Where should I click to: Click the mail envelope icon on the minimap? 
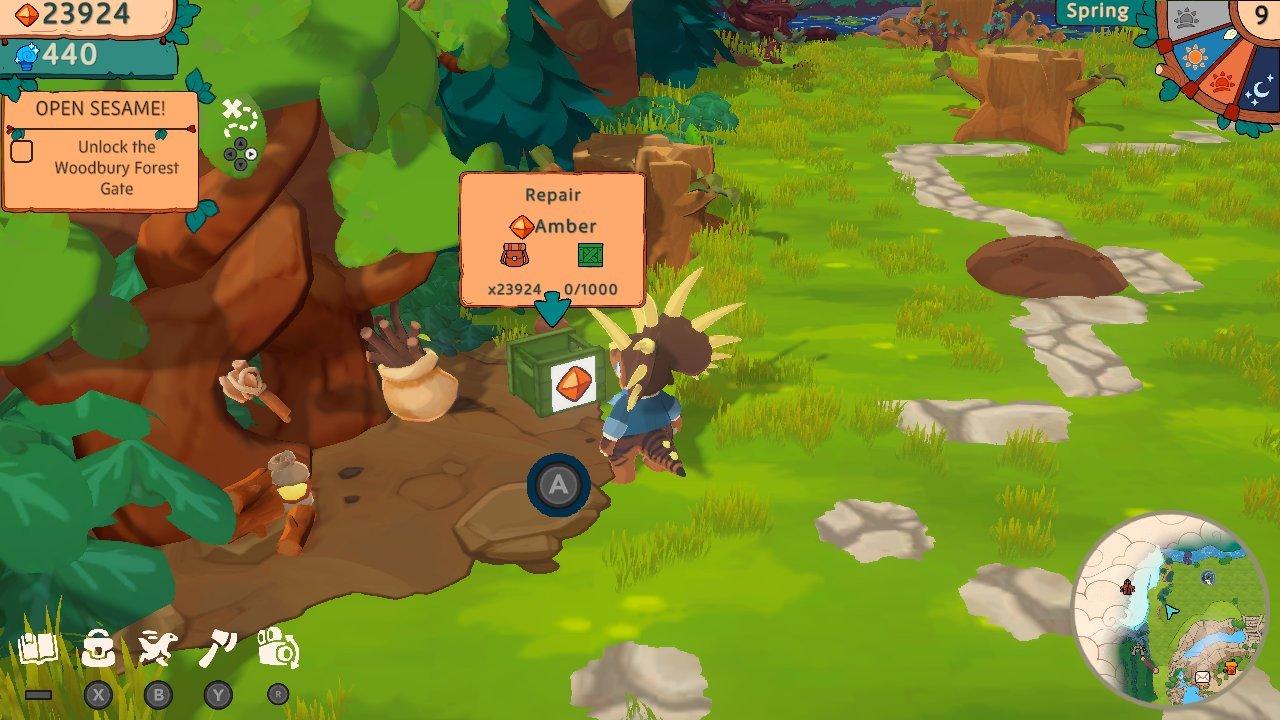coord(1203,676)
